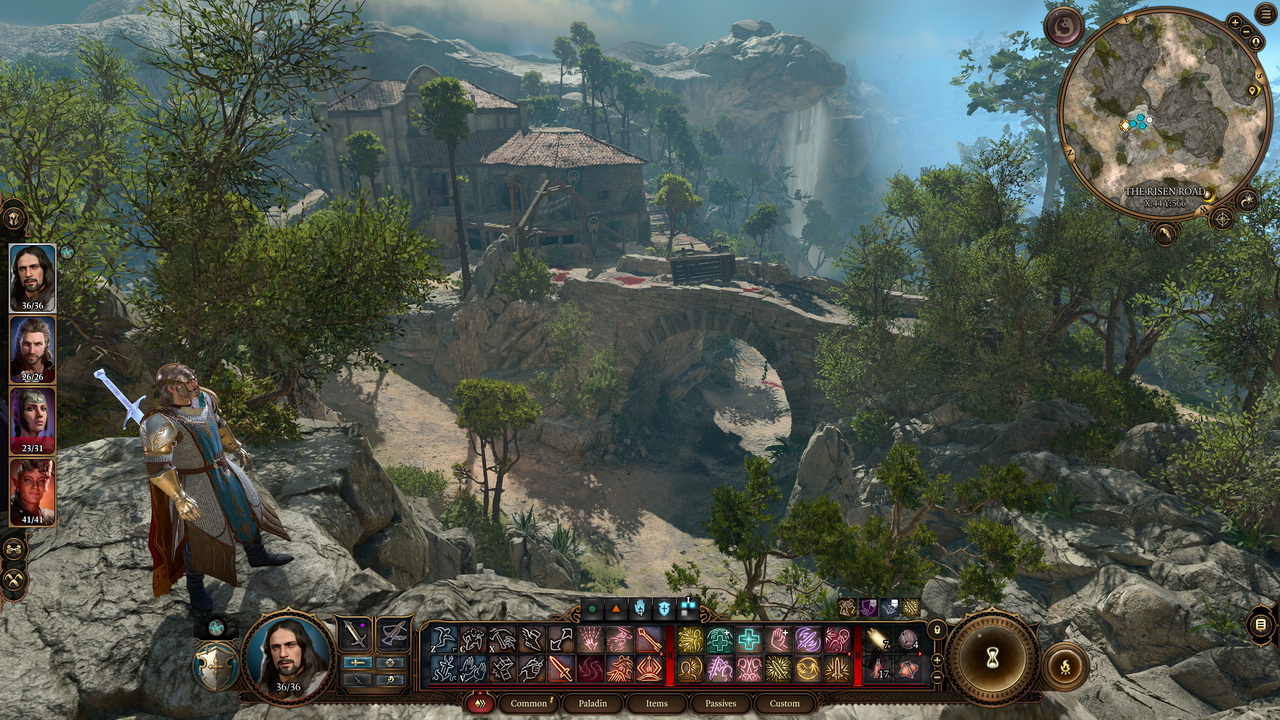Open the Paladin abilities tab
This screenshot has width=1280, height=720.
pyautogui.click(x=592, y=703)
